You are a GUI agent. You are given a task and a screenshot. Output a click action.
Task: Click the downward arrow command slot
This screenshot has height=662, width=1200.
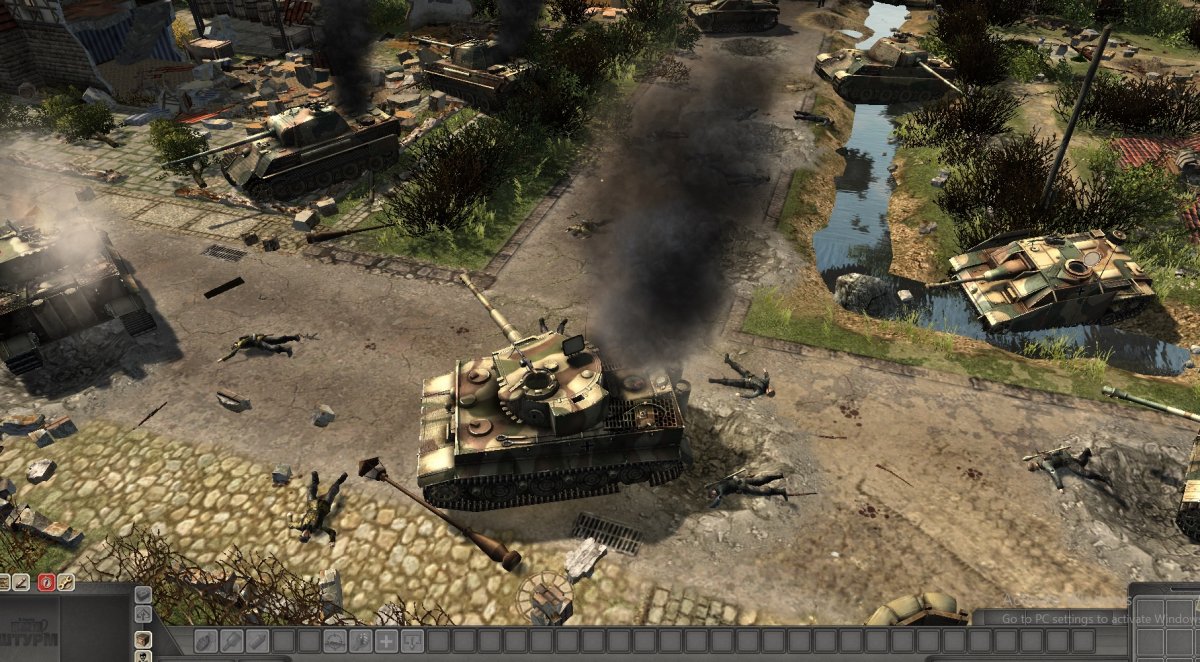tap(412, 641)
